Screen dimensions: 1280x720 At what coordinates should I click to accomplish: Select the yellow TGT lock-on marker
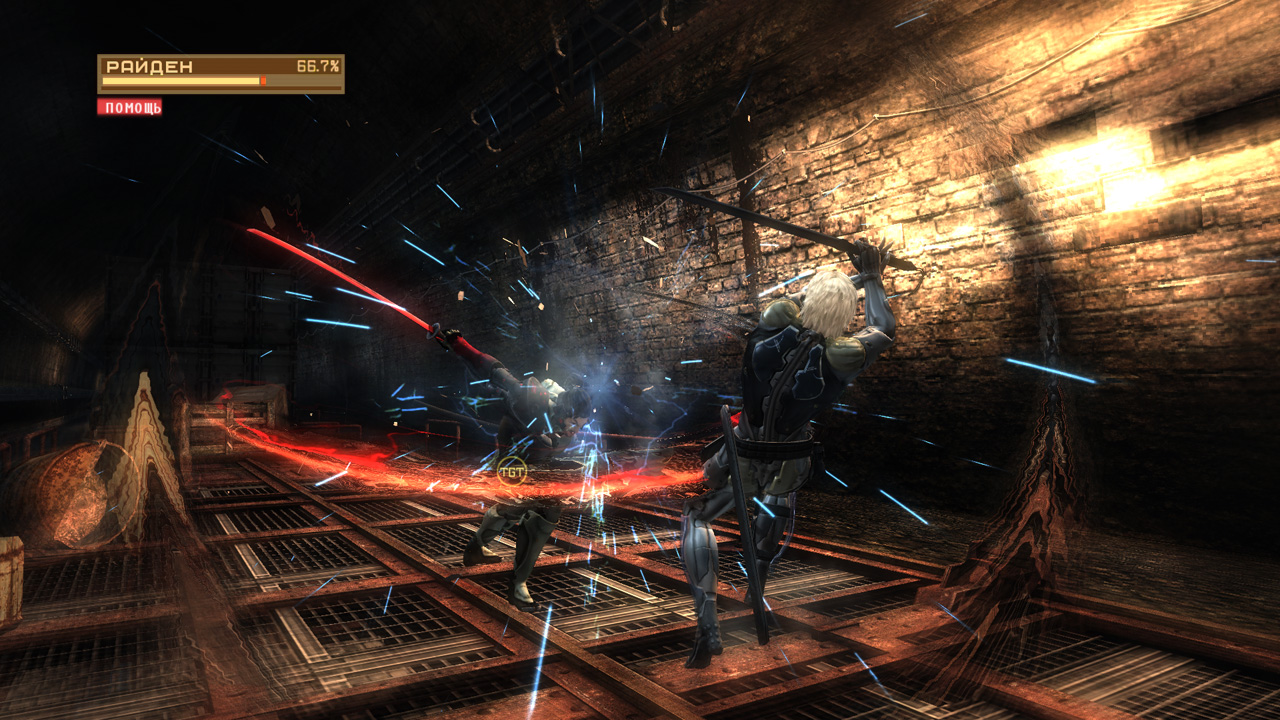click(x=512, y=470)
